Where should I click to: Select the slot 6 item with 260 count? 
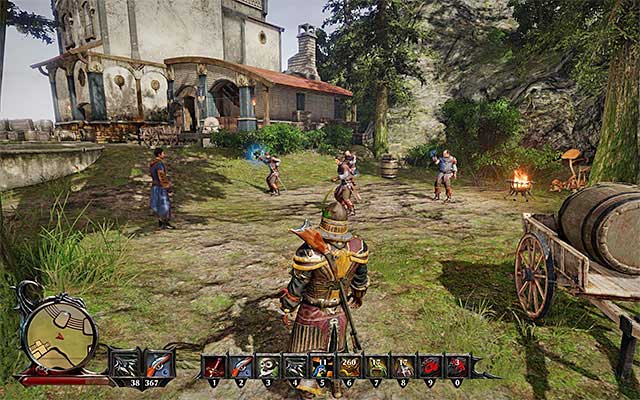(x=349, y=366)
